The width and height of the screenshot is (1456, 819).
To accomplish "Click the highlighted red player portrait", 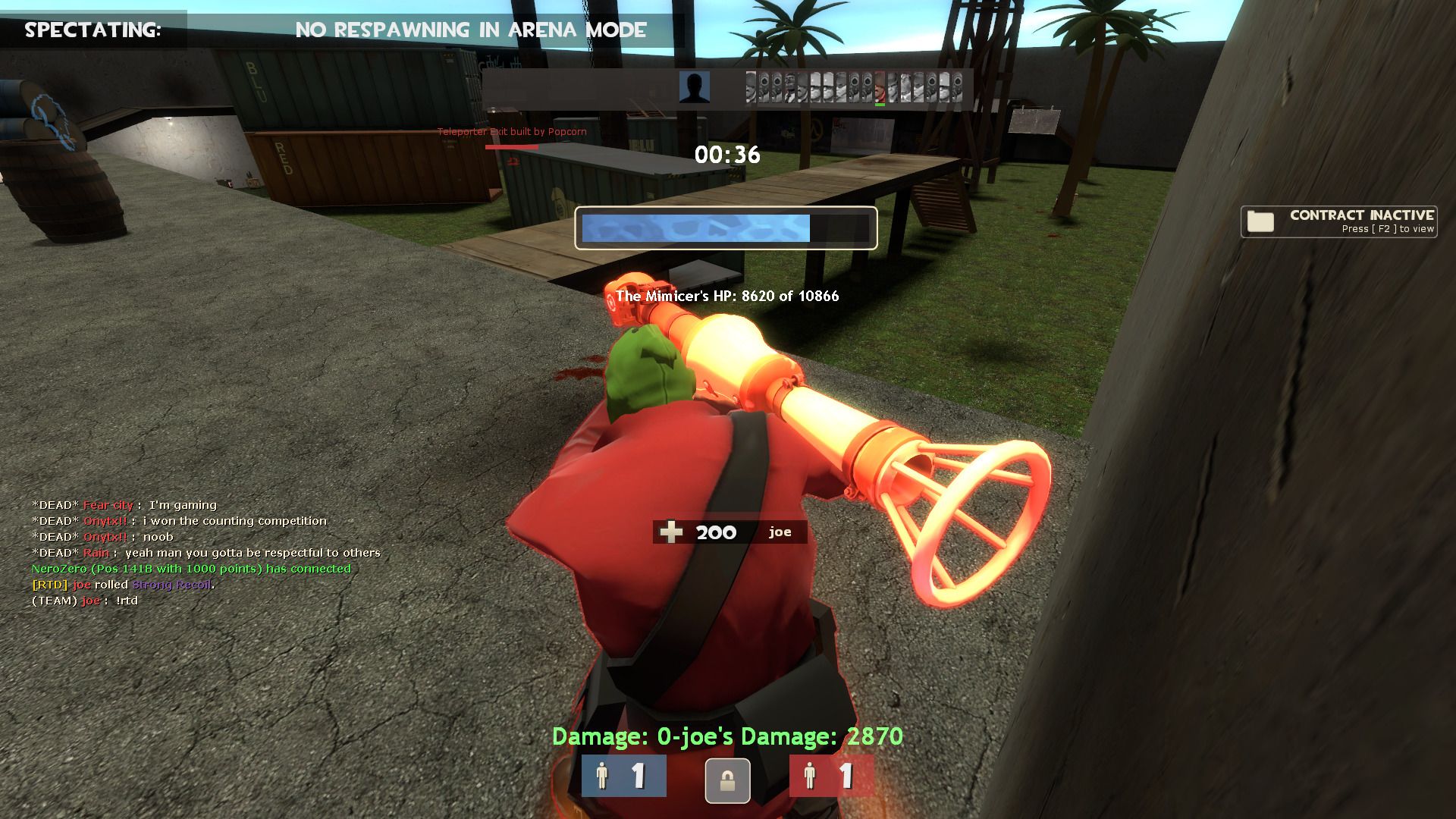I will coord(880,87).
